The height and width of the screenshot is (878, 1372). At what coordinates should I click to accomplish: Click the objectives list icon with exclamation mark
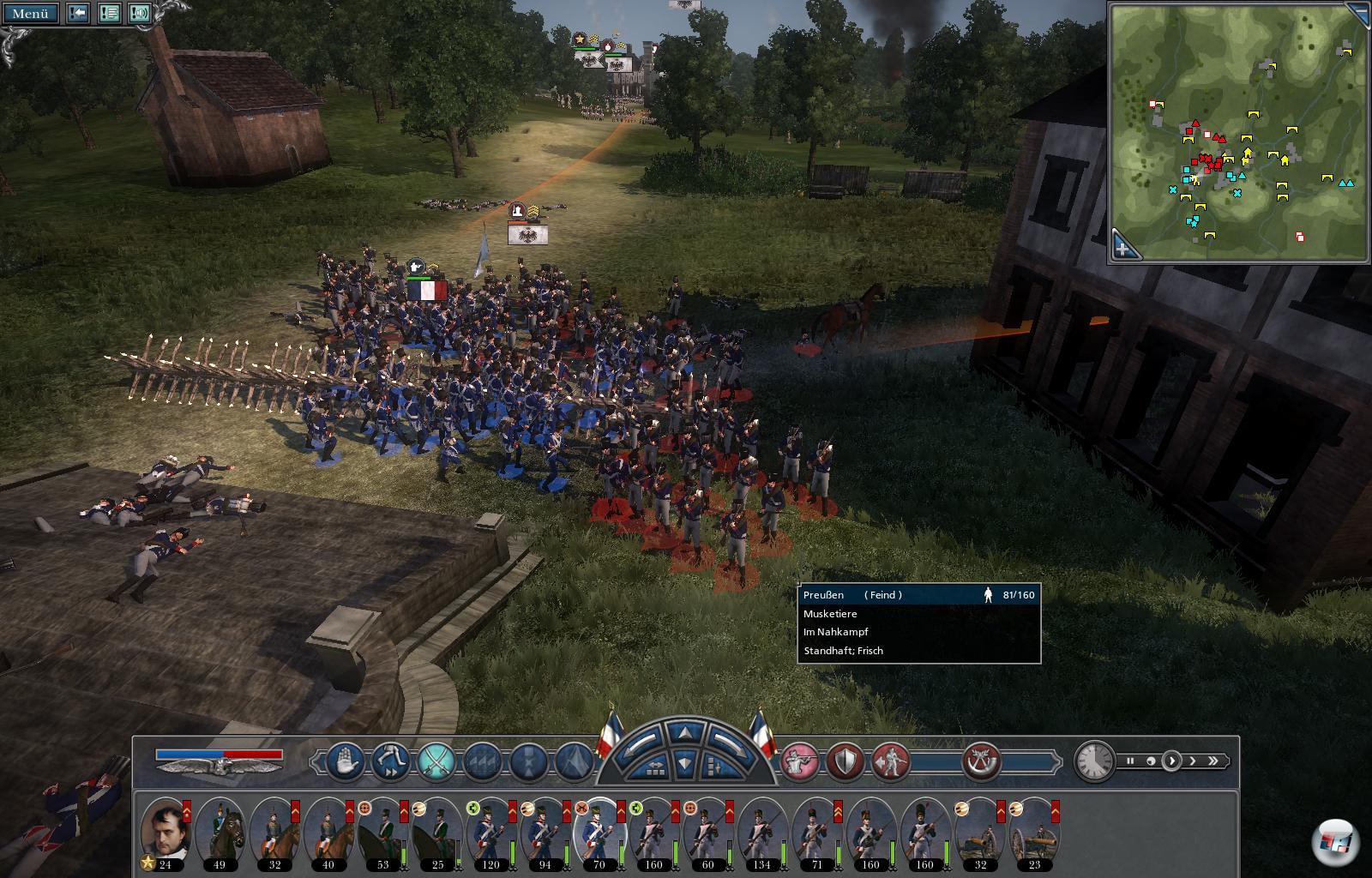(x=109, y=13)
